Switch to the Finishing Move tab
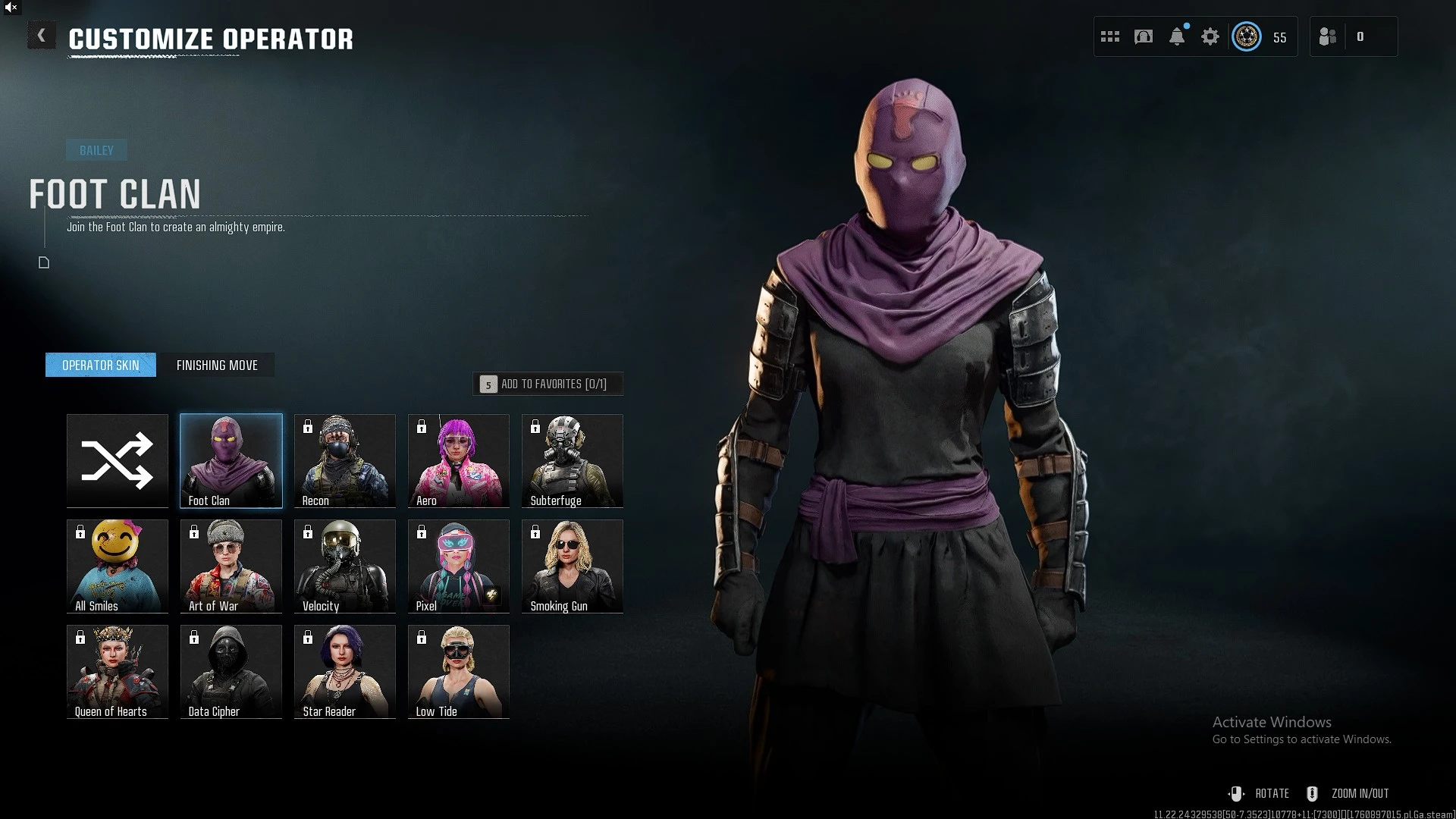 click(218, 365)
